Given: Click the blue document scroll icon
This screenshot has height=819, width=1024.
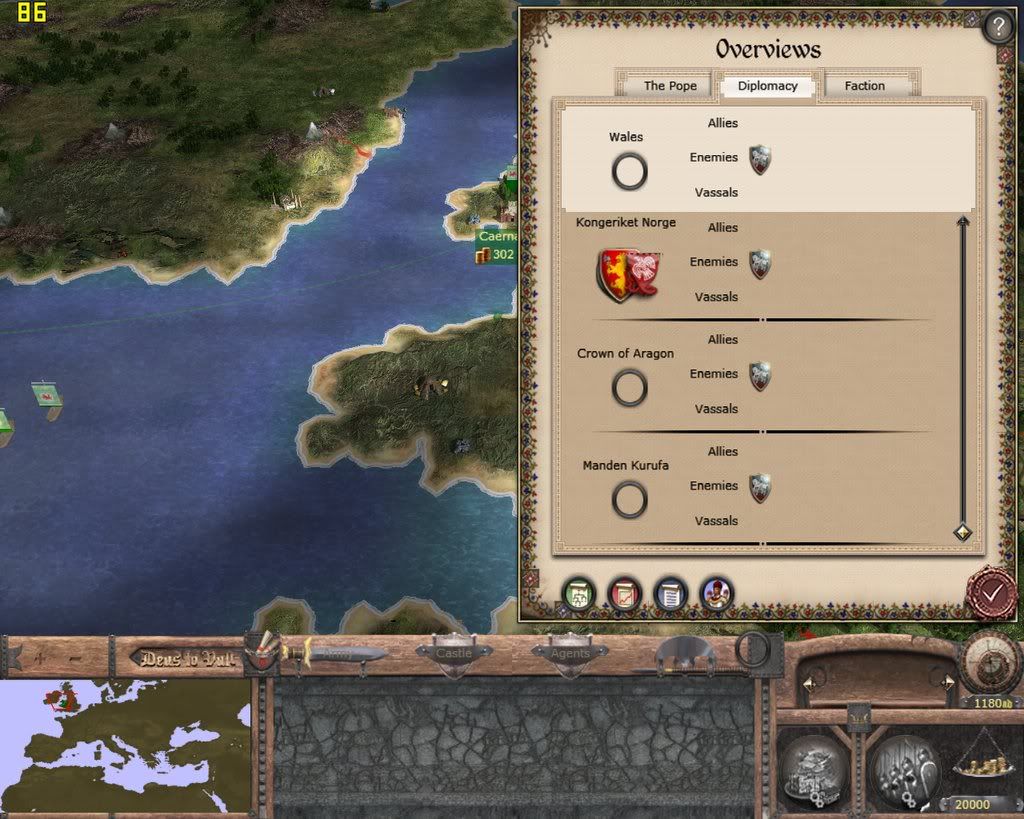Looking at the screenshot, I should pyautogui.click(x=670, y=594).
